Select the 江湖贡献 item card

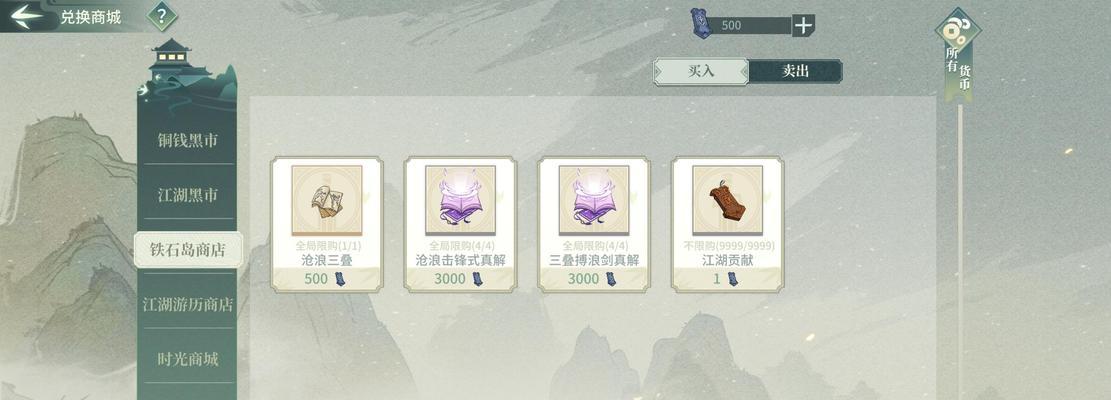tap(727, 223)
